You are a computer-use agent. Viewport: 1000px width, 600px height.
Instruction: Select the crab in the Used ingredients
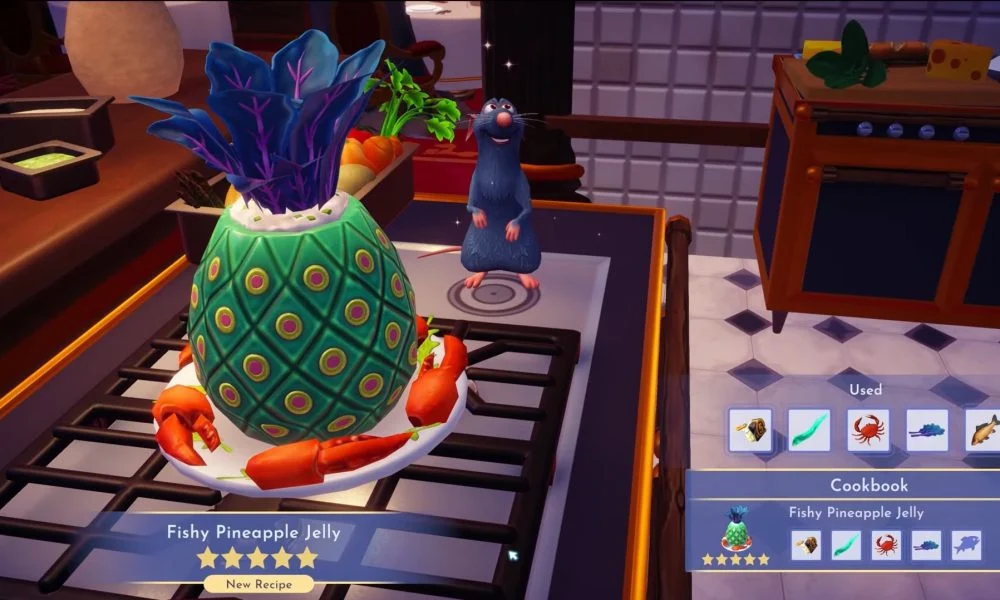(868, 431)
